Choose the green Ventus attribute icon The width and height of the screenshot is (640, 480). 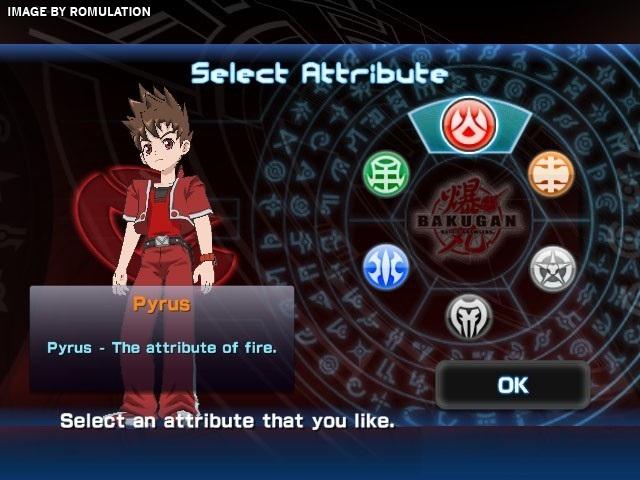pyautogui.click(x=386, y=174)
